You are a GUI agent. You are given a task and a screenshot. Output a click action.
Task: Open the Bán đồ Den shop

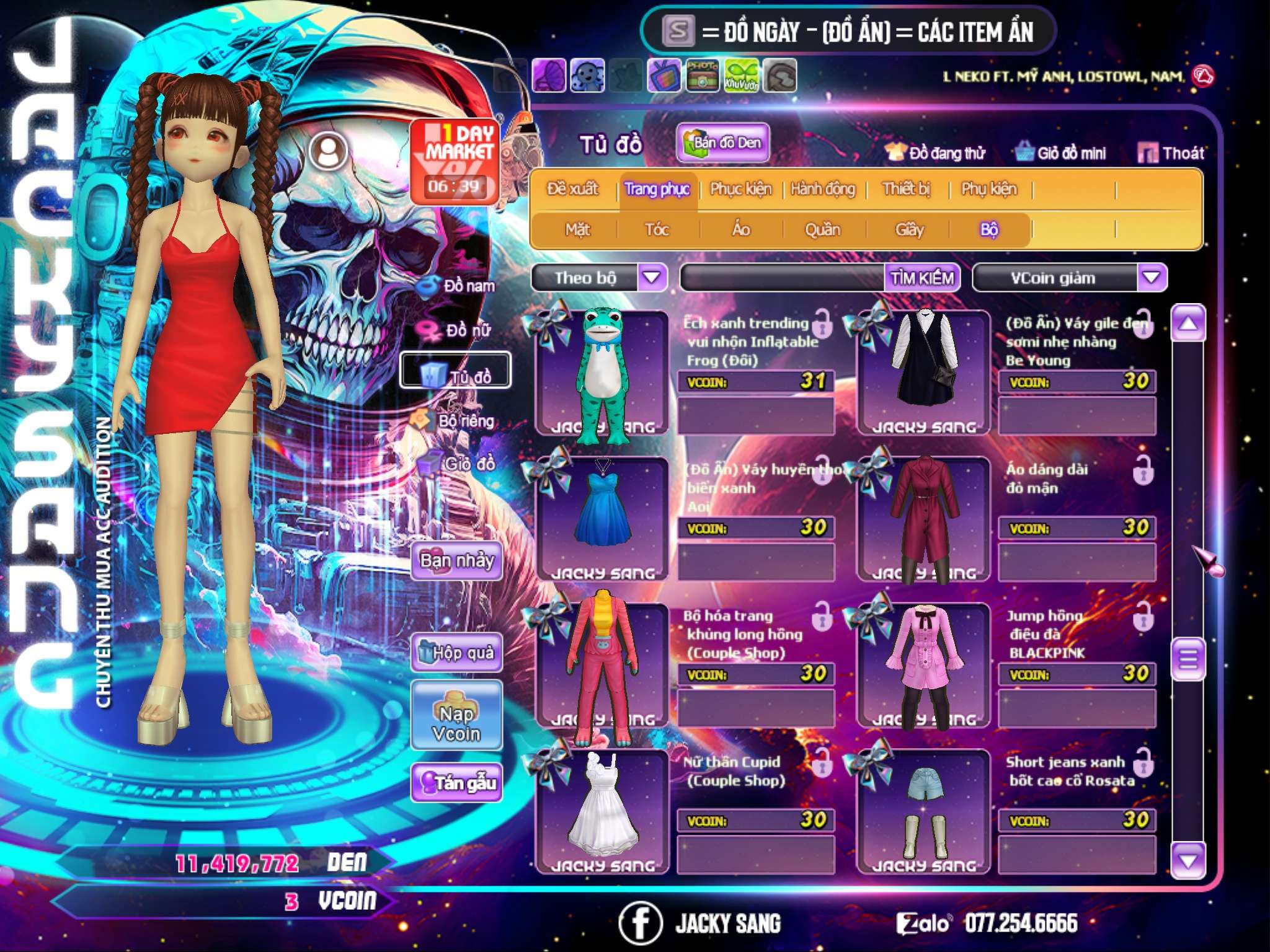tap(722, 143)
